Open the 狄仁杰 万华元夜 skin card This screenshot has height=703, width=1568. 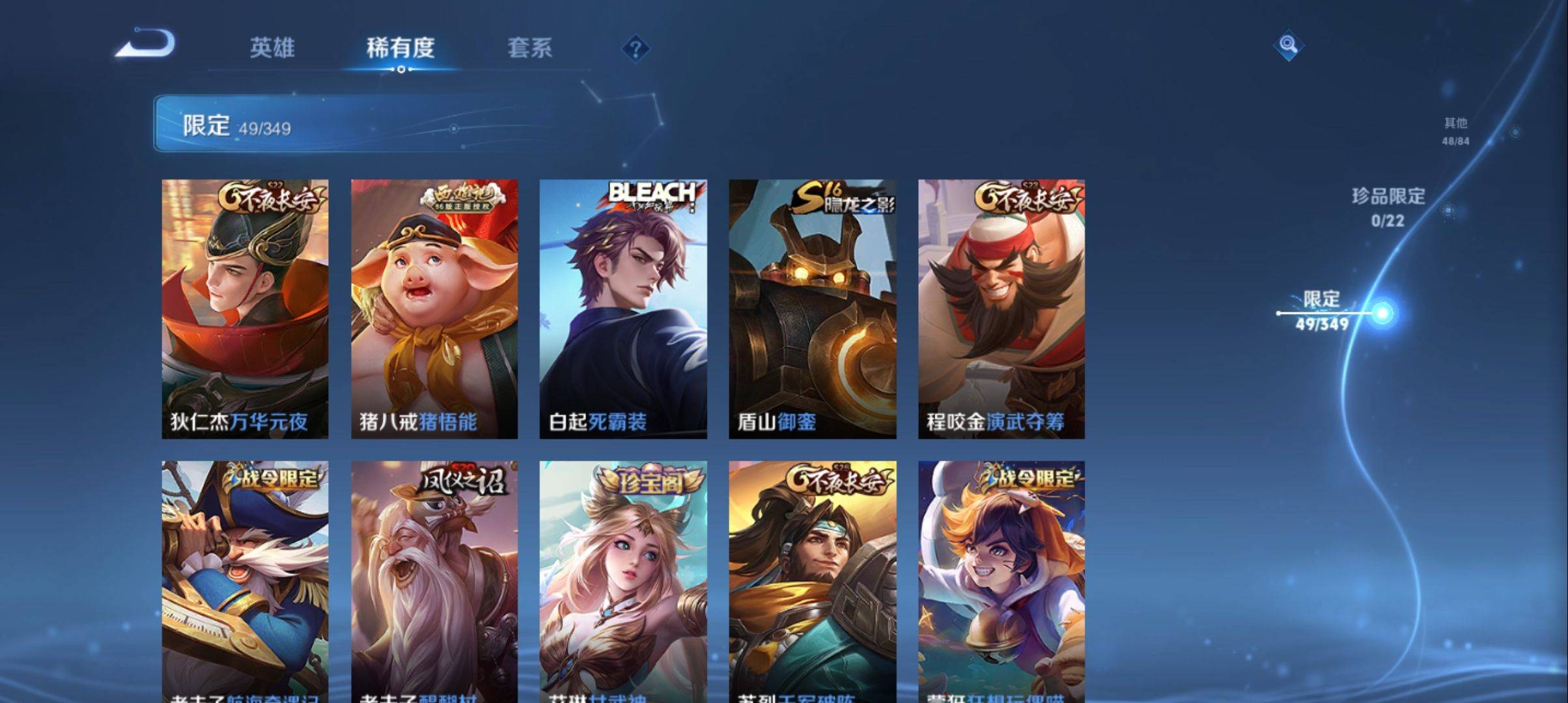(x=245, y=309)
